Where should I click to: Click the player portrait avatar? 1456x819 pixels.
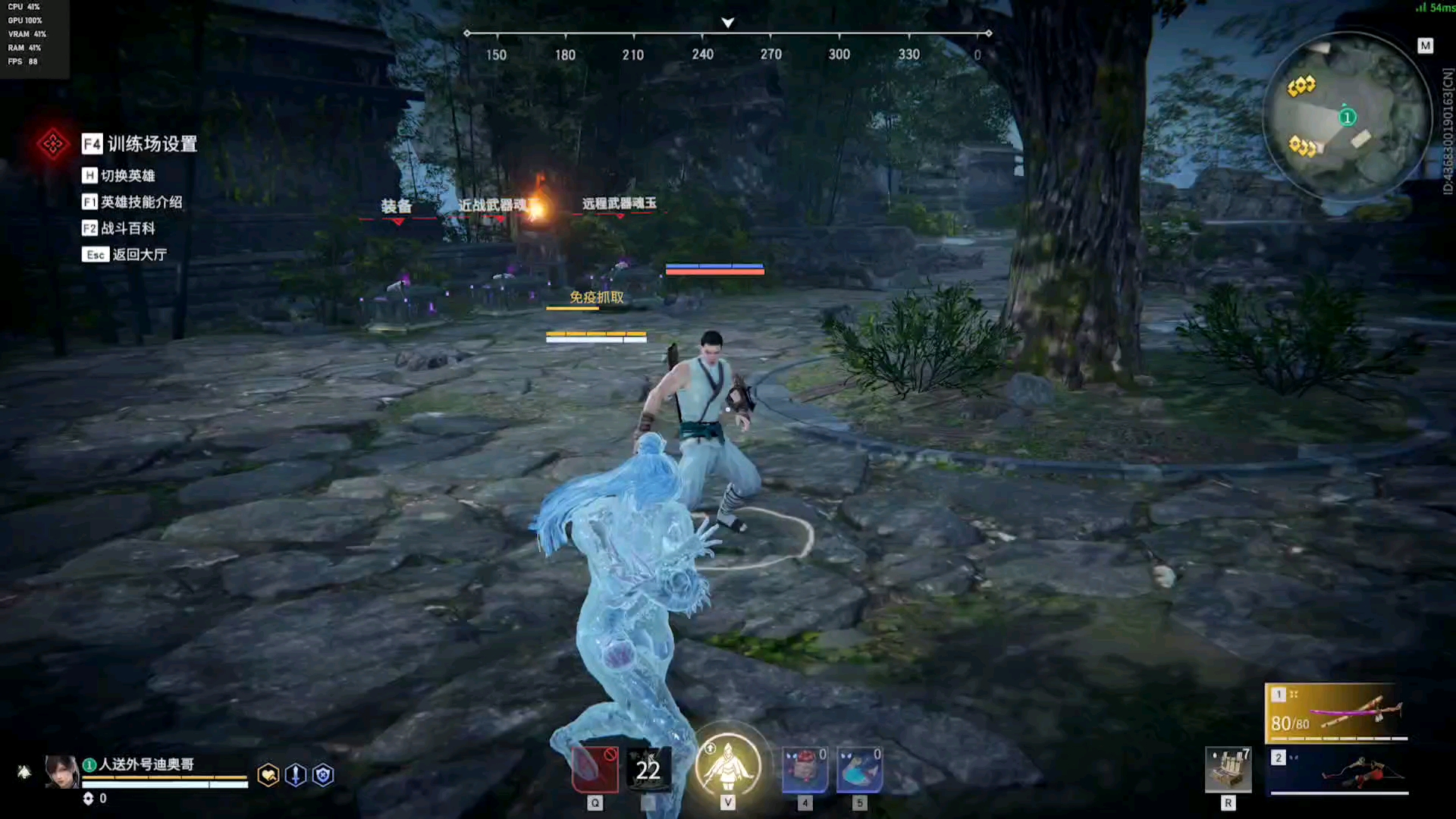pos(61,772)
